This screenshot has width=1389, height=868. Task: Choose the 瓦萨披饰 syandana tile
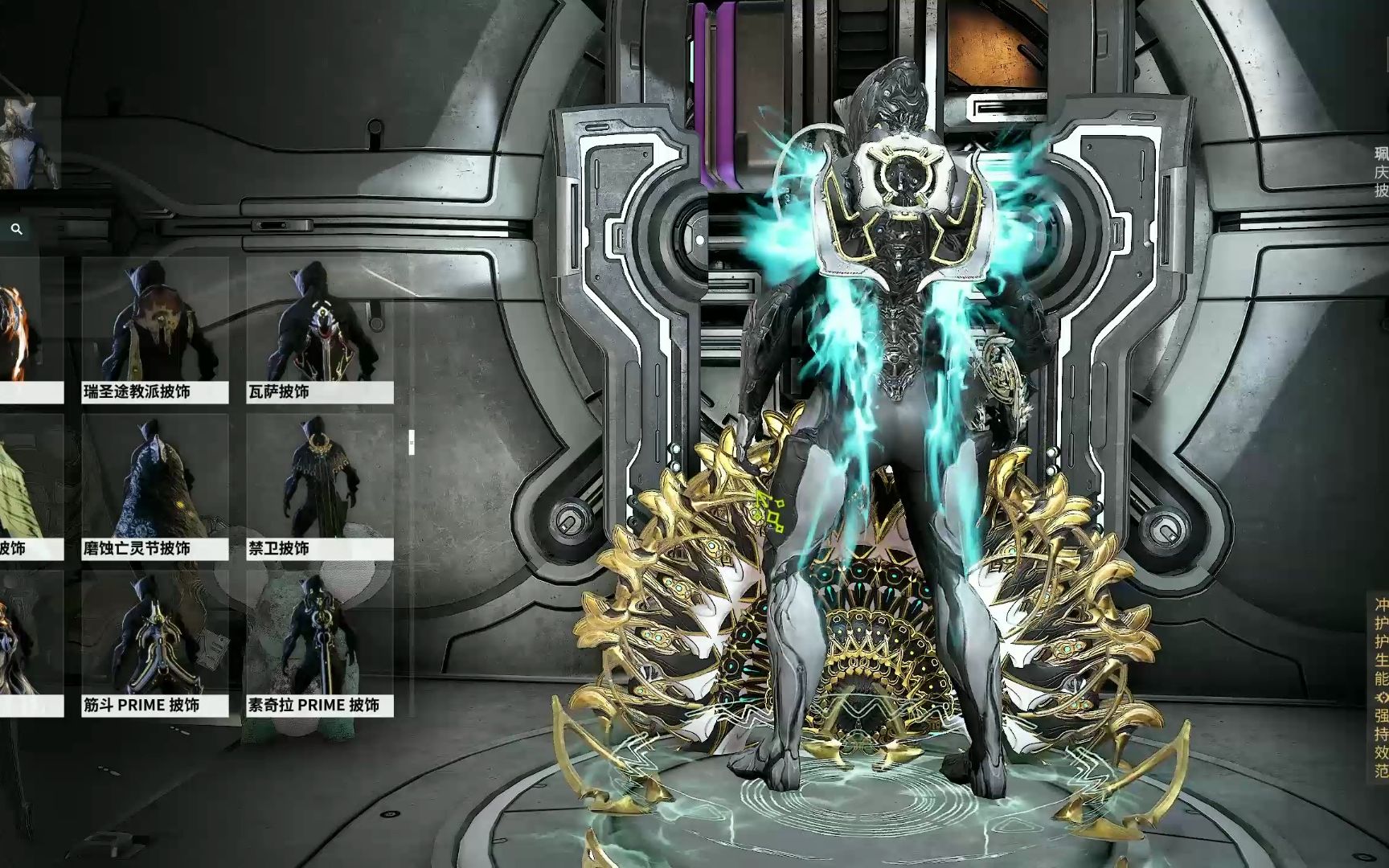(319, 330)
